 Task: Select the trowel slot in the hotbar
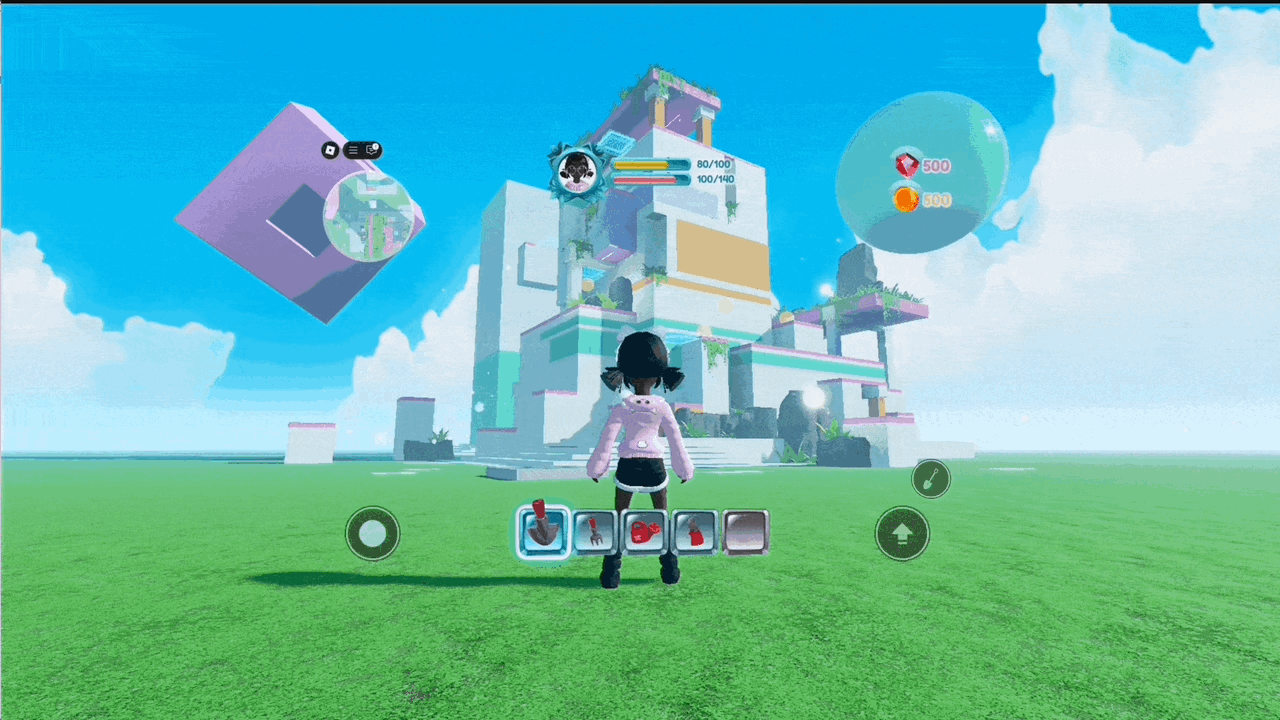click(x=543, y=531)
